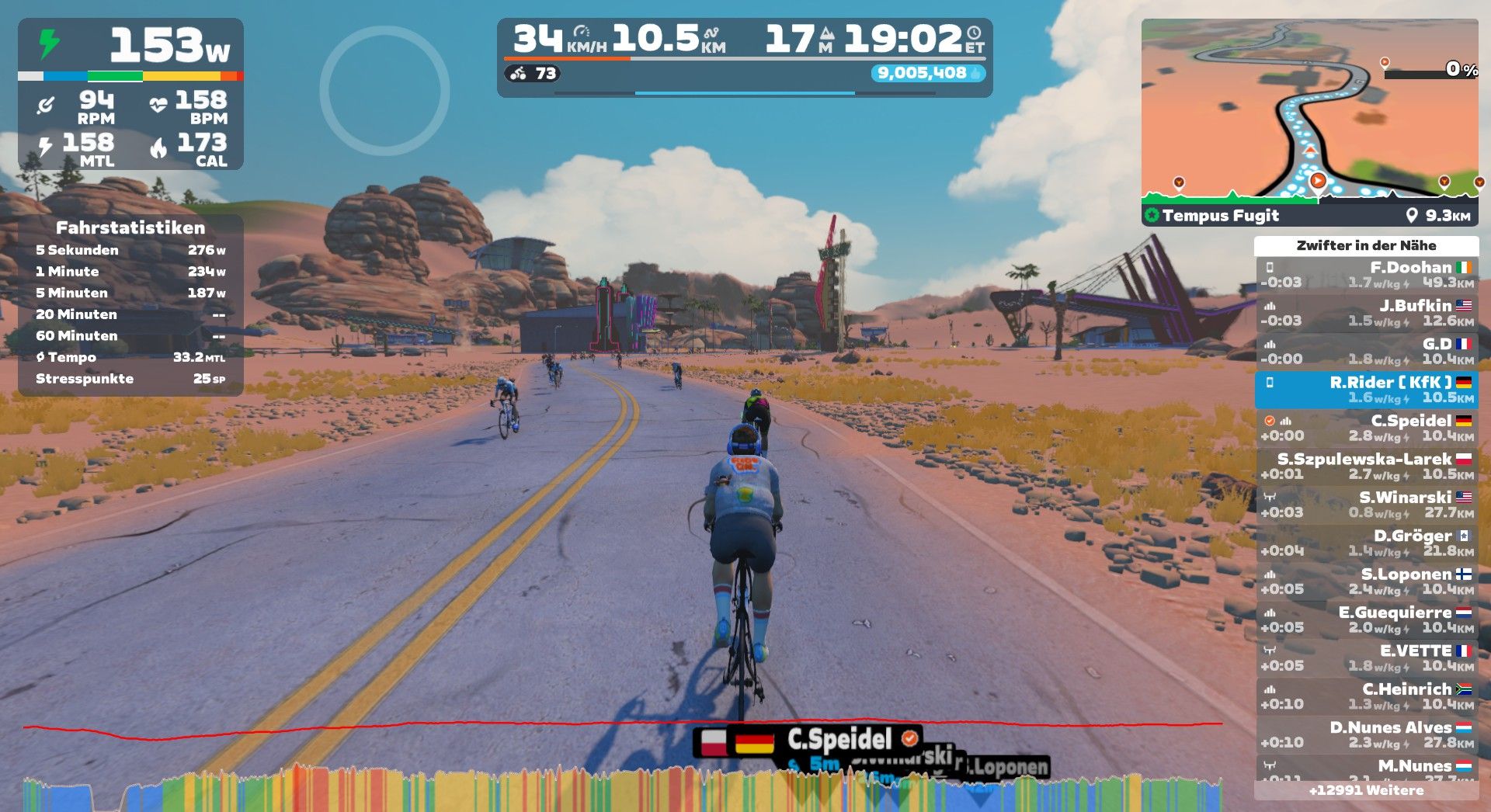
Task: Select C.Speidel in the Zwifter list
Action: coord(1366,428)
